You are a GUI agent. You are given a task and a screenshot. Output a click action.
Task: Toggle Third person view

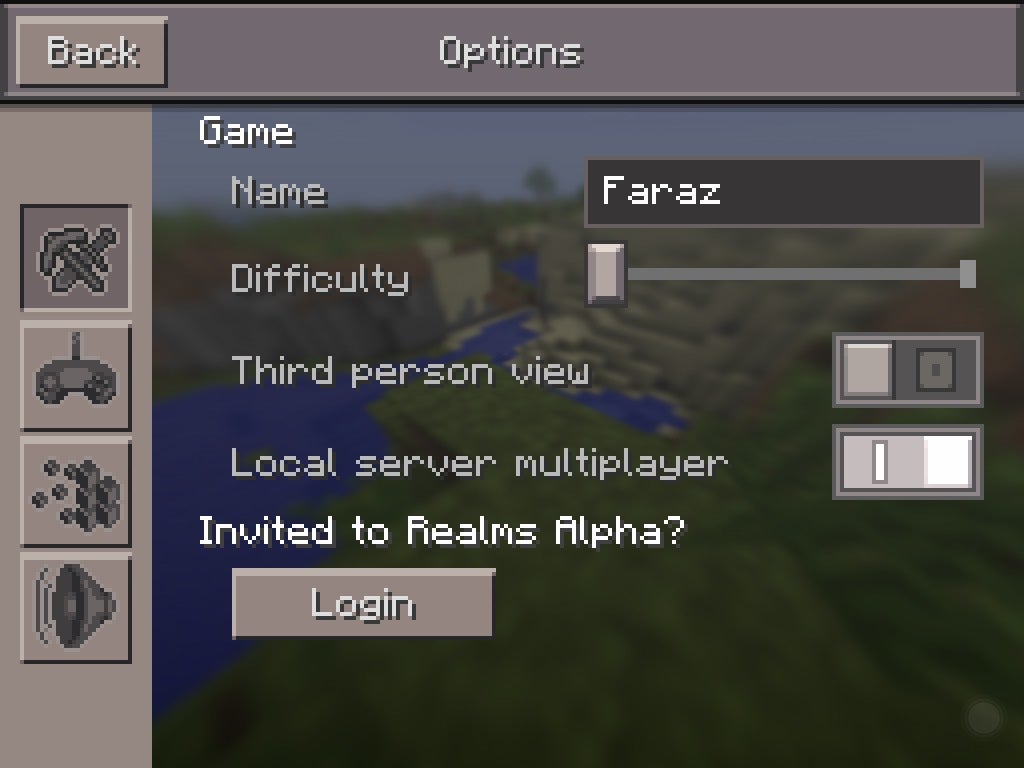[907, 371]
